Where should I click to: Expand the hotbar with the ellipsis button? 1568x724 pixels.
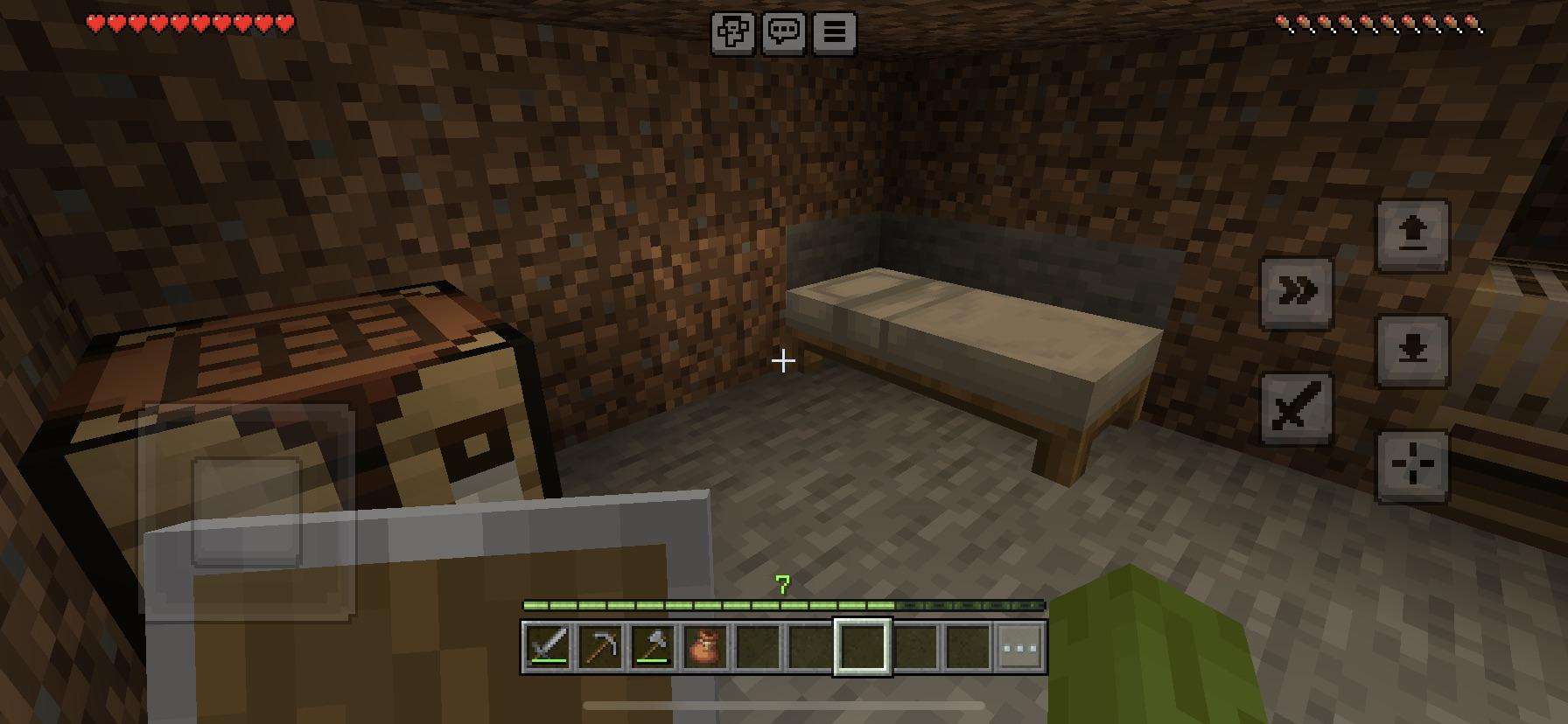(1019, 649)
